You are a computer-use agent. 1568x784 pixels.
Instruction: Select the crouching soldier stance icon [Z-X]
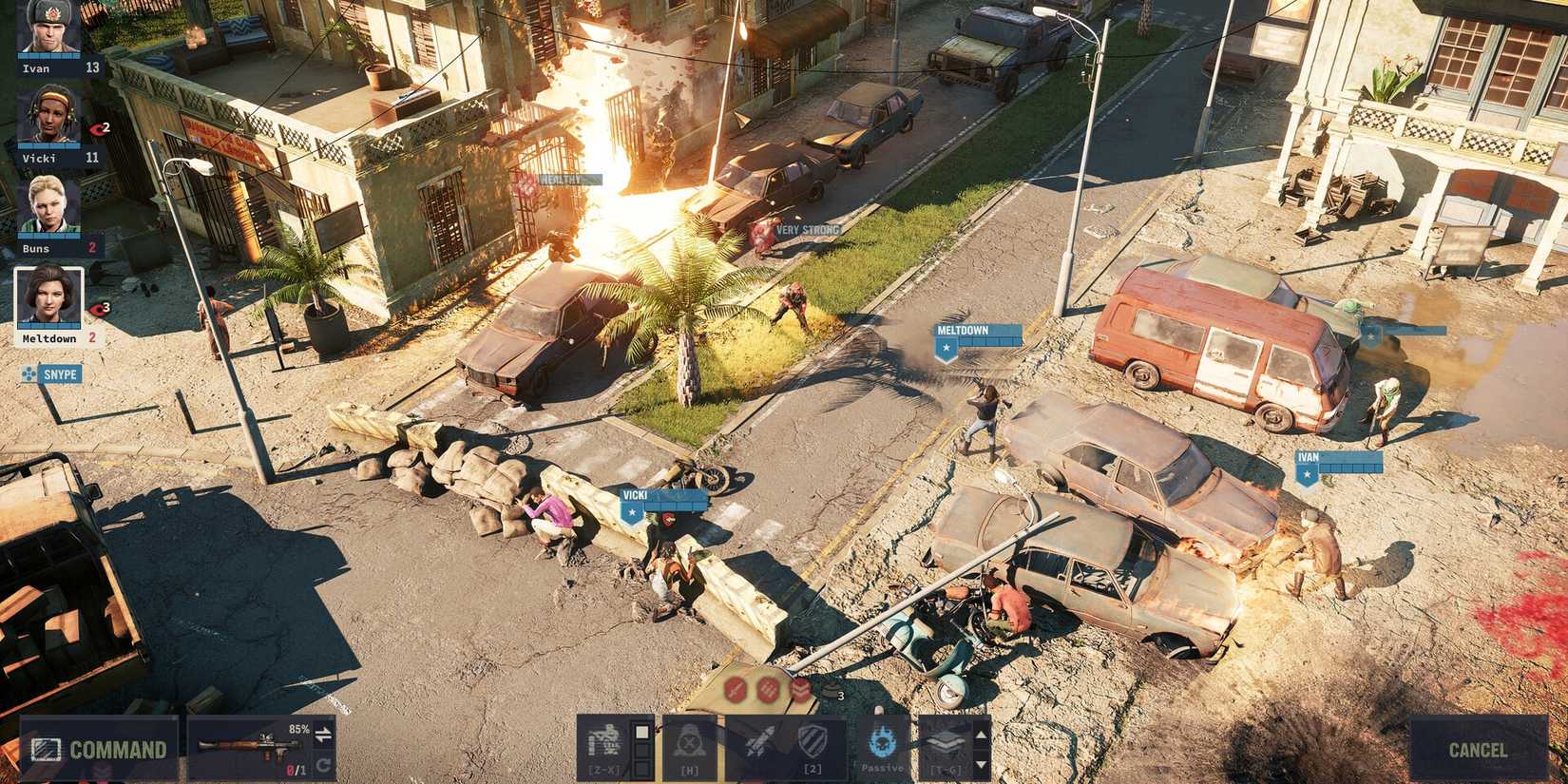point(606,743)
